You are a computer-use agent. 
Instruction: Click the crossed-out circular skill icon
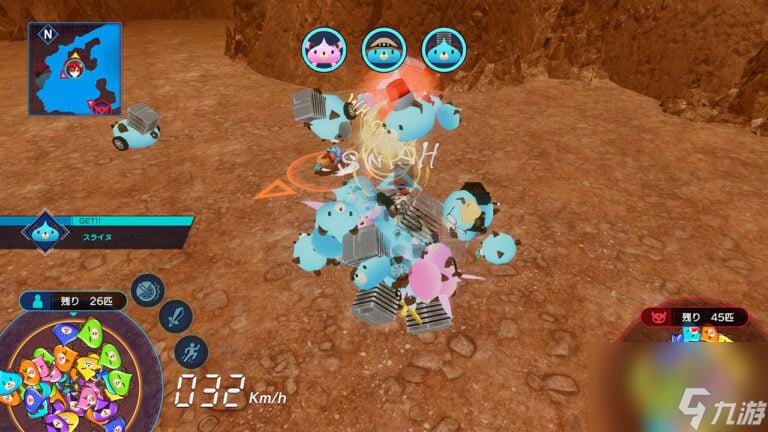click(147, 290)
